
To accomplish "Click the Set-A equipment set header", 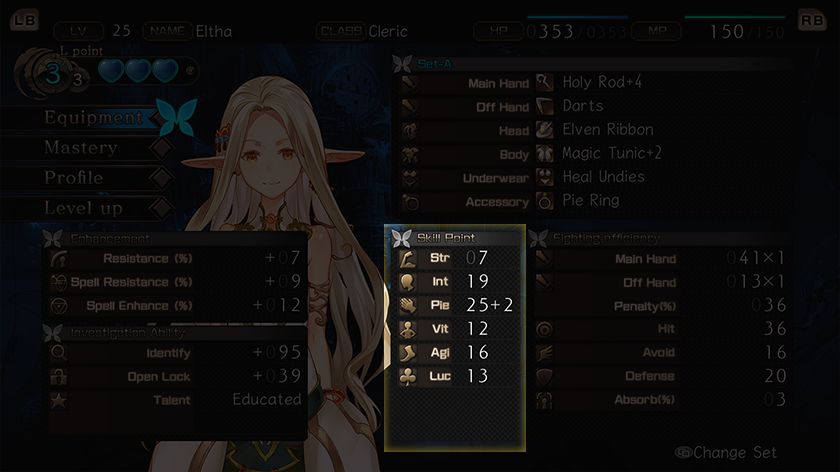I will (x=436, y=63).
